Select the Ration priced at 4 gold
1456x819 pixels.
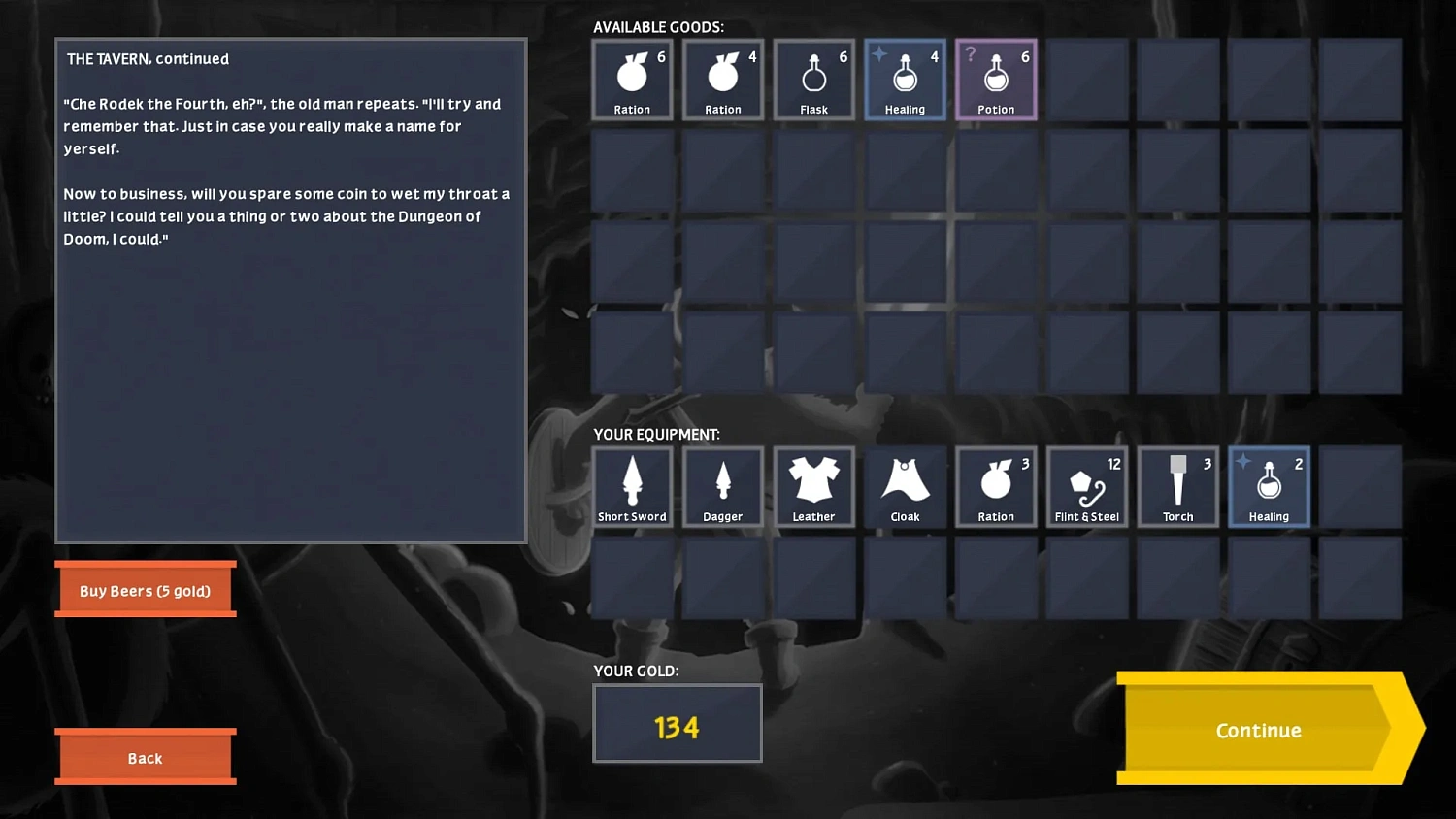[x=723, y=80]
